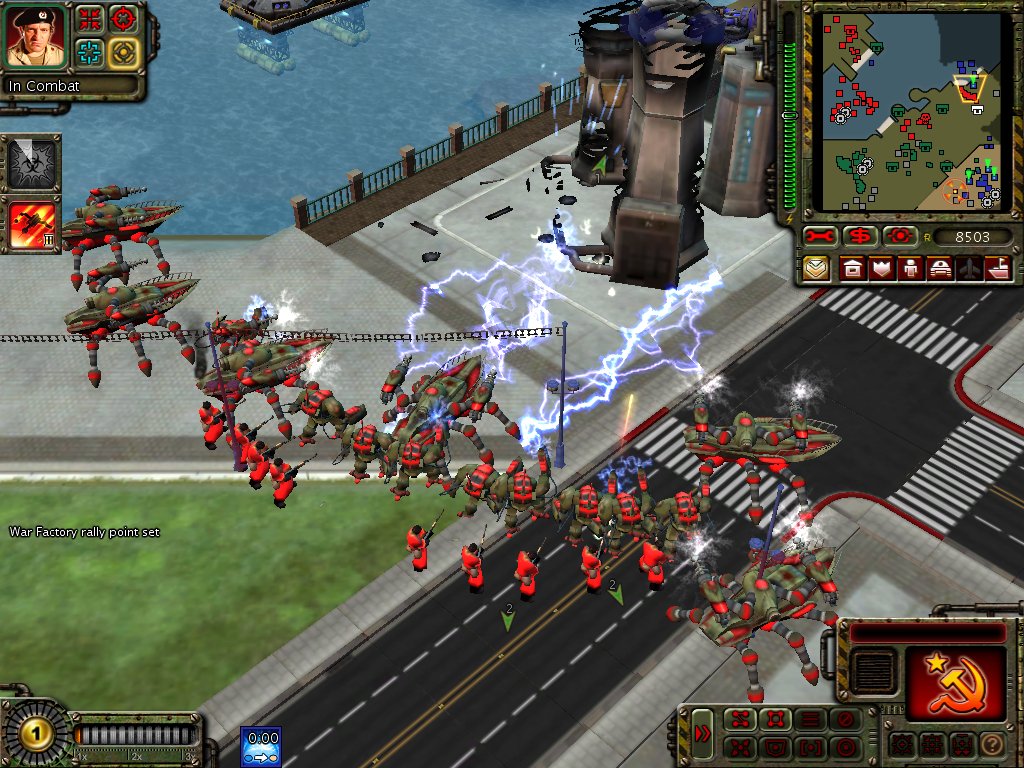The height and width of the screenshot is (768, 1024).
Task: Open the question mark help button
Action: pos(991,745)
